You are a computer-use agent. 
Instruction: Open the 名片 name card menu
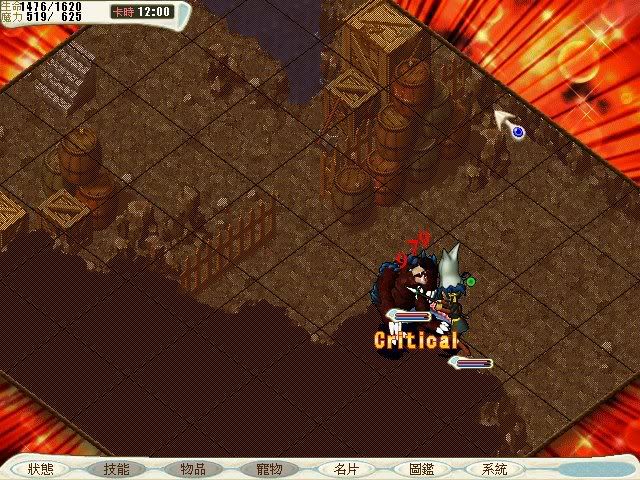click(x=345, y=468)
